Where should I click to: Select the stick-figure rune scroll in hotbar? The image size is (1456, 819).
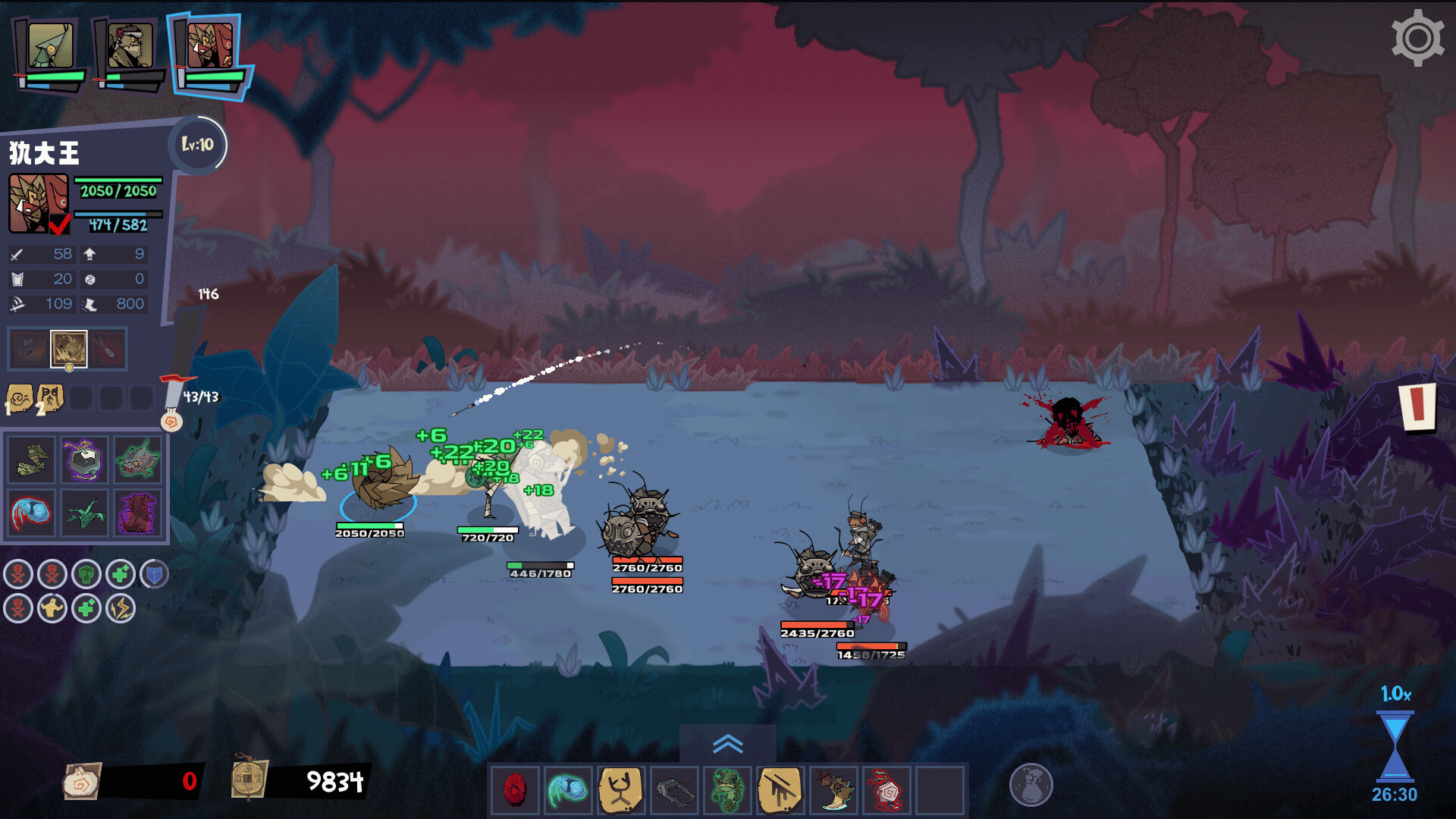click(621, 790)
